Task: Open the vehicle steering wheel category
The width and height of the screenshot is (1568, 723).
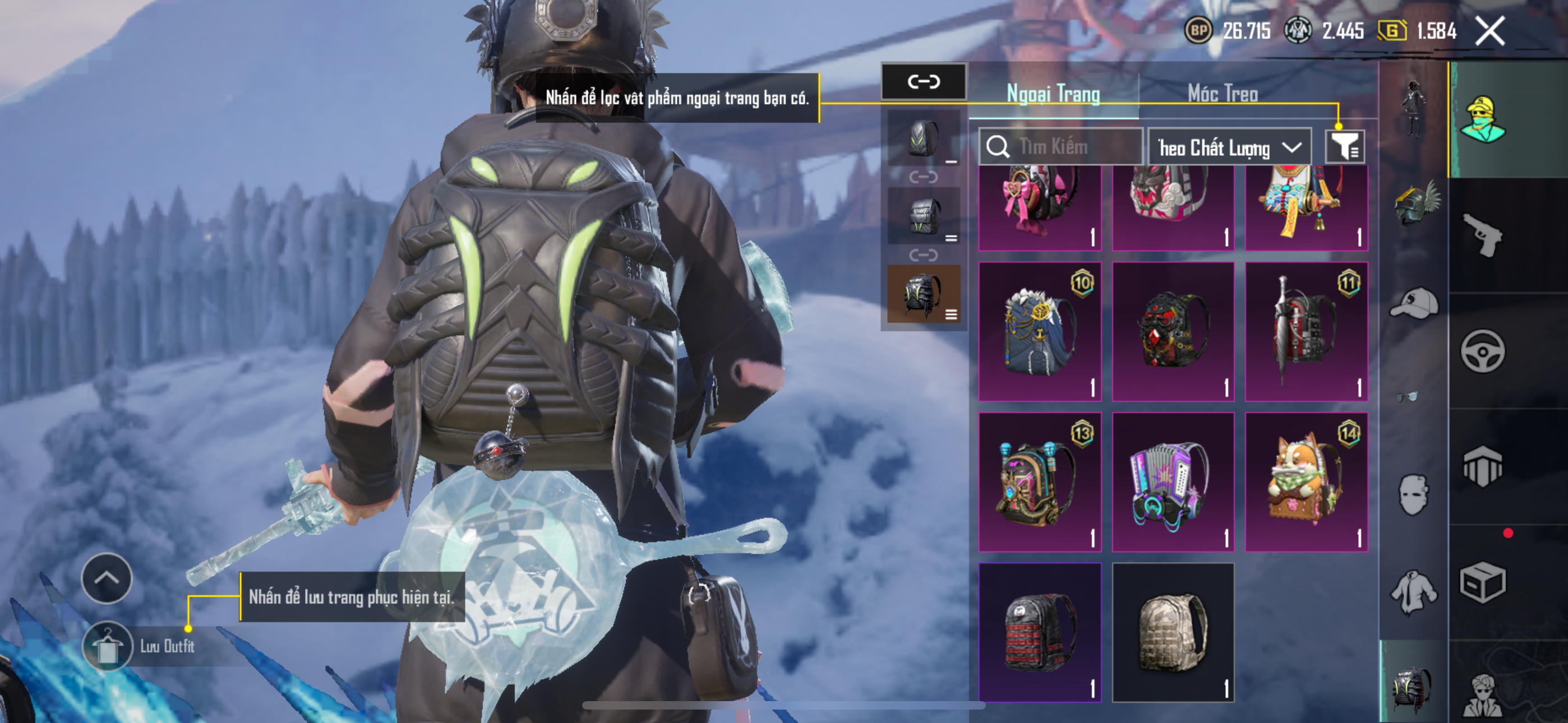Action: 1482,351
